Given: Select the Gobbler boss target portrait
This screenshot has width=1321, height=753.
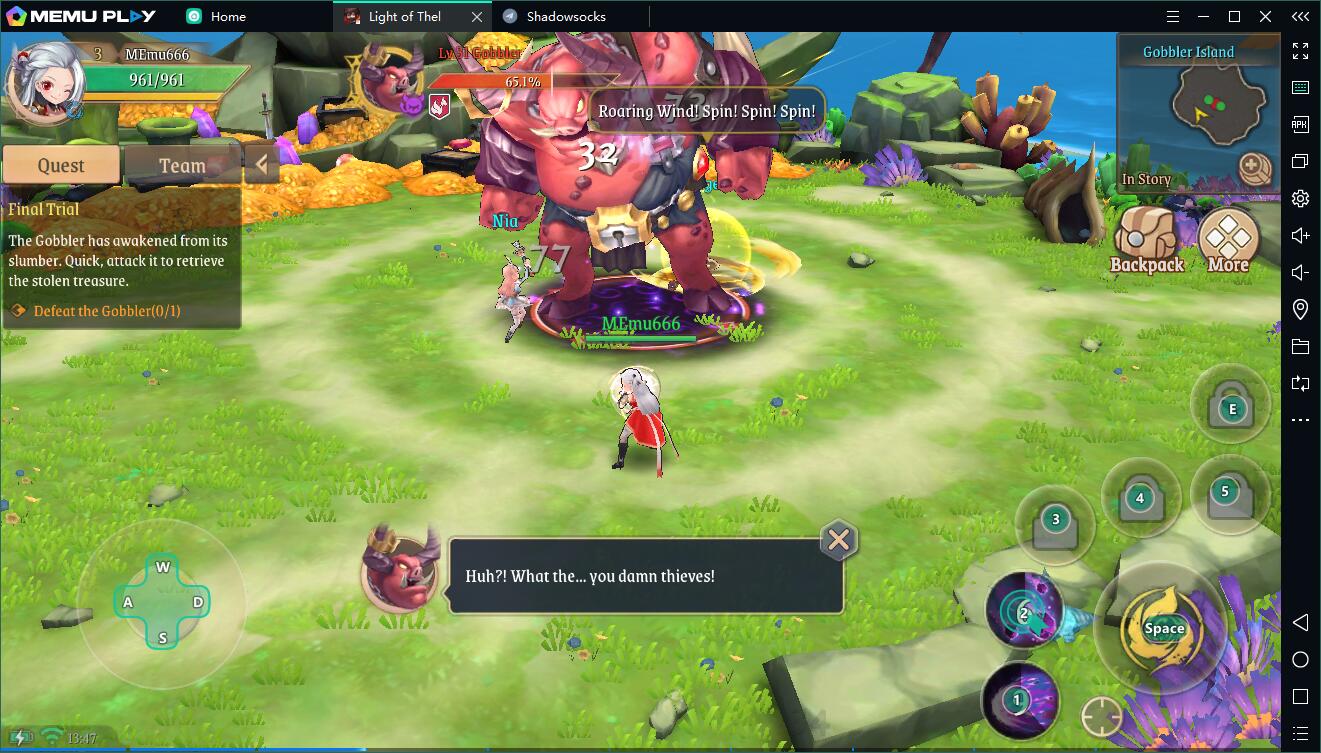Looking at the screenshot, I should pos(391,80).
